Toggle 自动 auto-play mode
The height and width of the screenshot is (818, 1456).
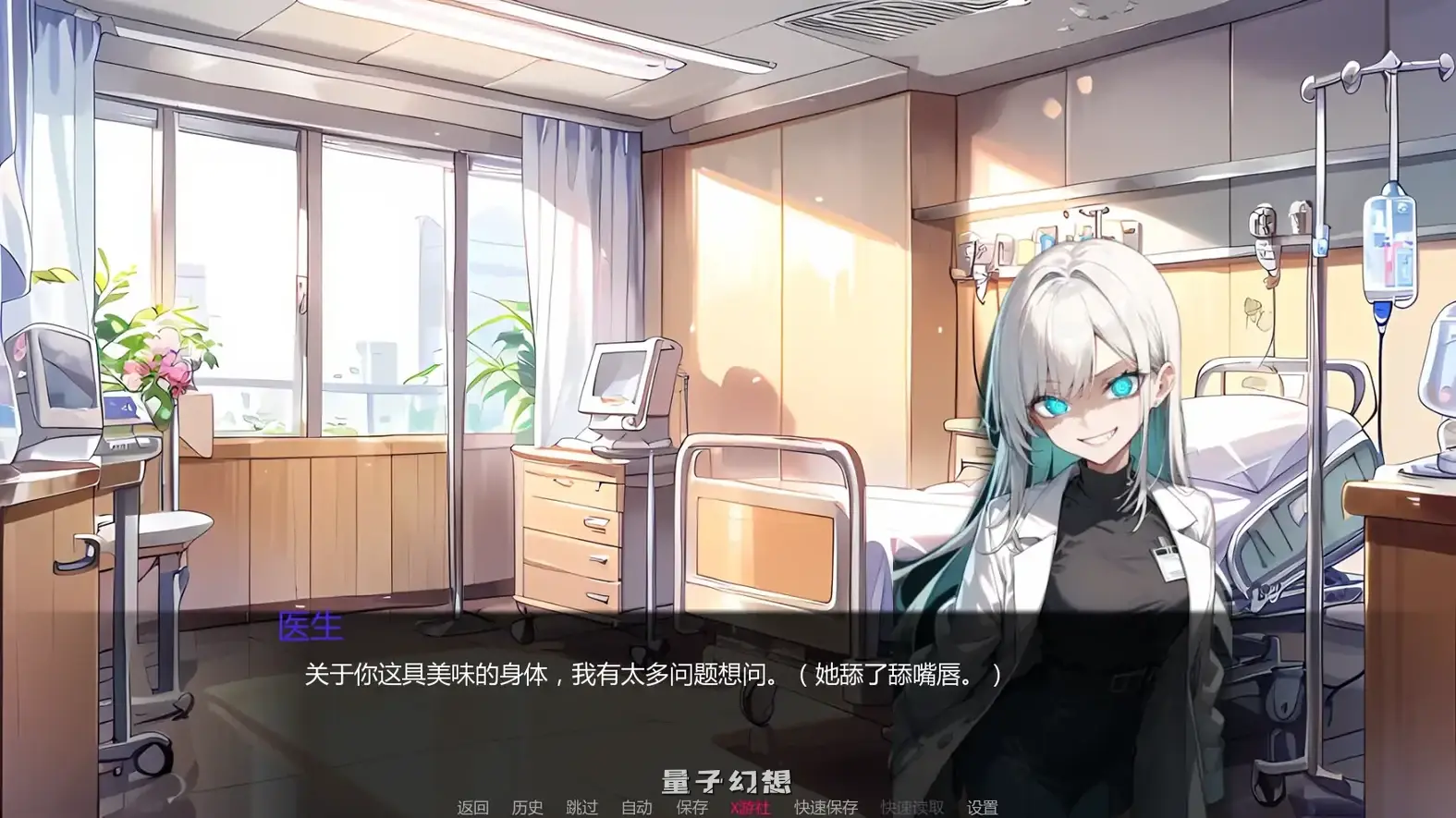pyautogui.click(x=637, y=807)
